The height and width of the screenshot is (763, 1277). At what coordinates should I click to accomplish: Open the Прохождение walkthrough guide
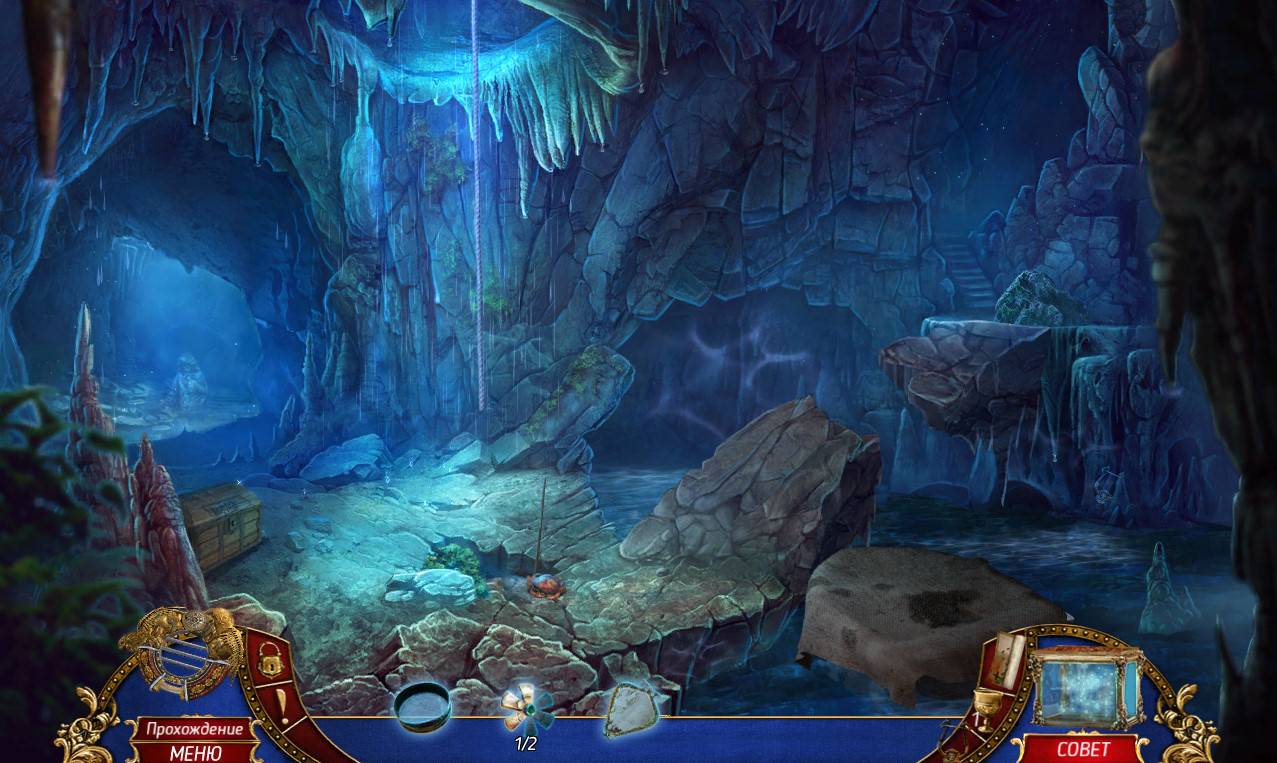[x=194, y=728]
